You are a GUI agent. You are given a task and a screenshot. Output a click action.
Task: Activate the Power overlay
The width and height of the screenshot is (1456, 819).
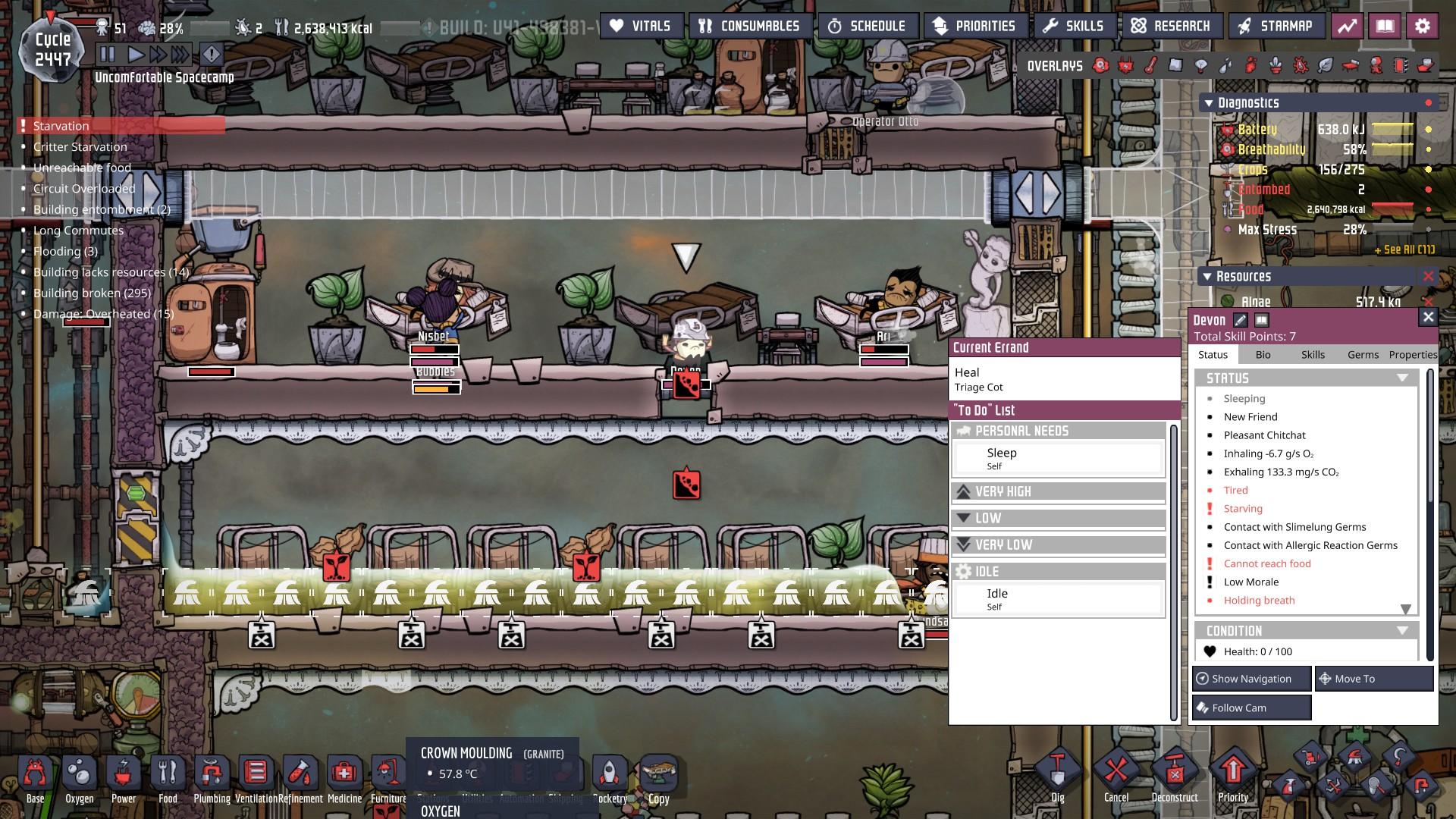[1124, 66]
